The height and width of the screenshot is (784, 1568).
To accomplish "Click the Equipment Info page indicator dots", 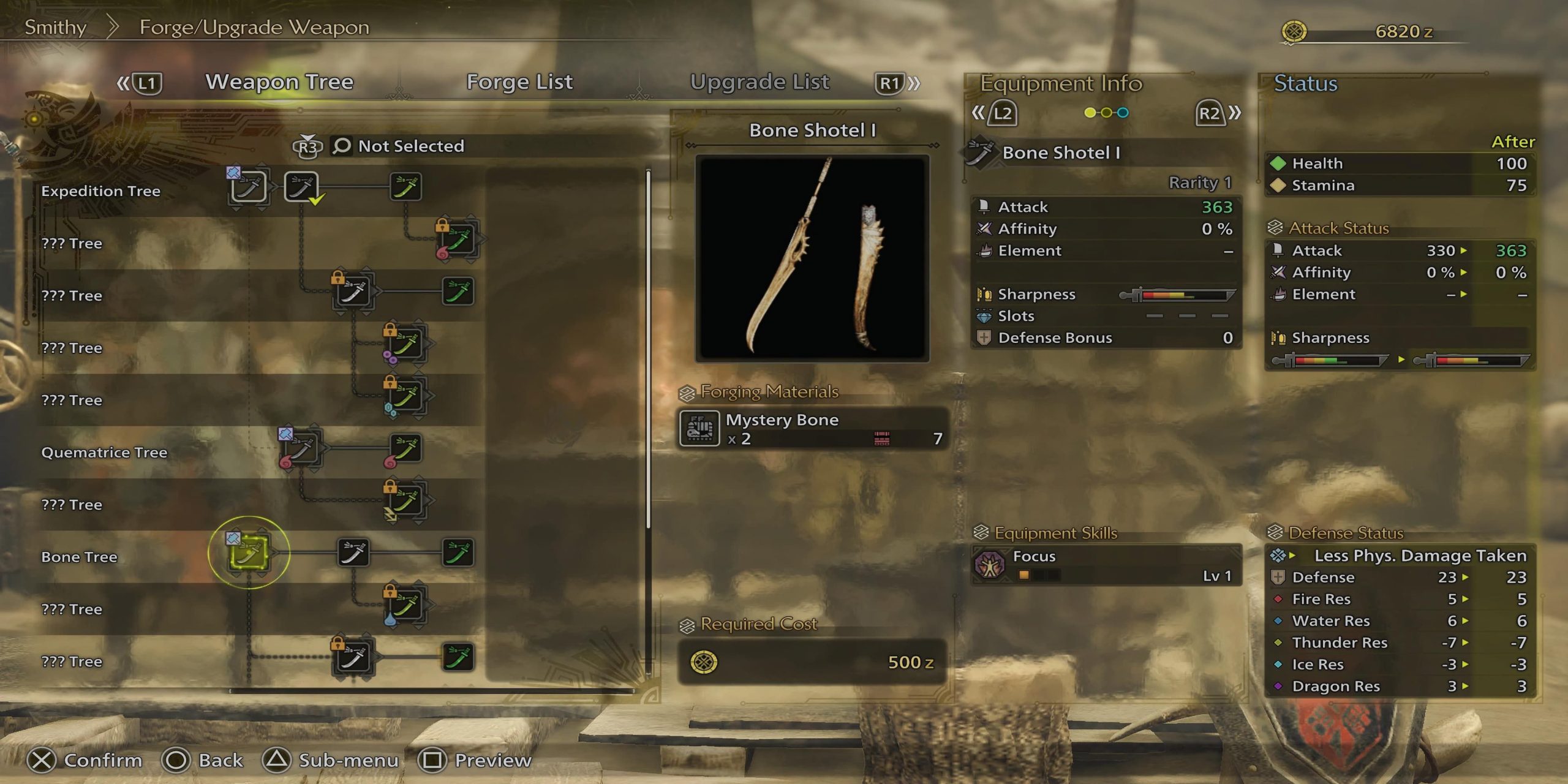I will 1106,113.
